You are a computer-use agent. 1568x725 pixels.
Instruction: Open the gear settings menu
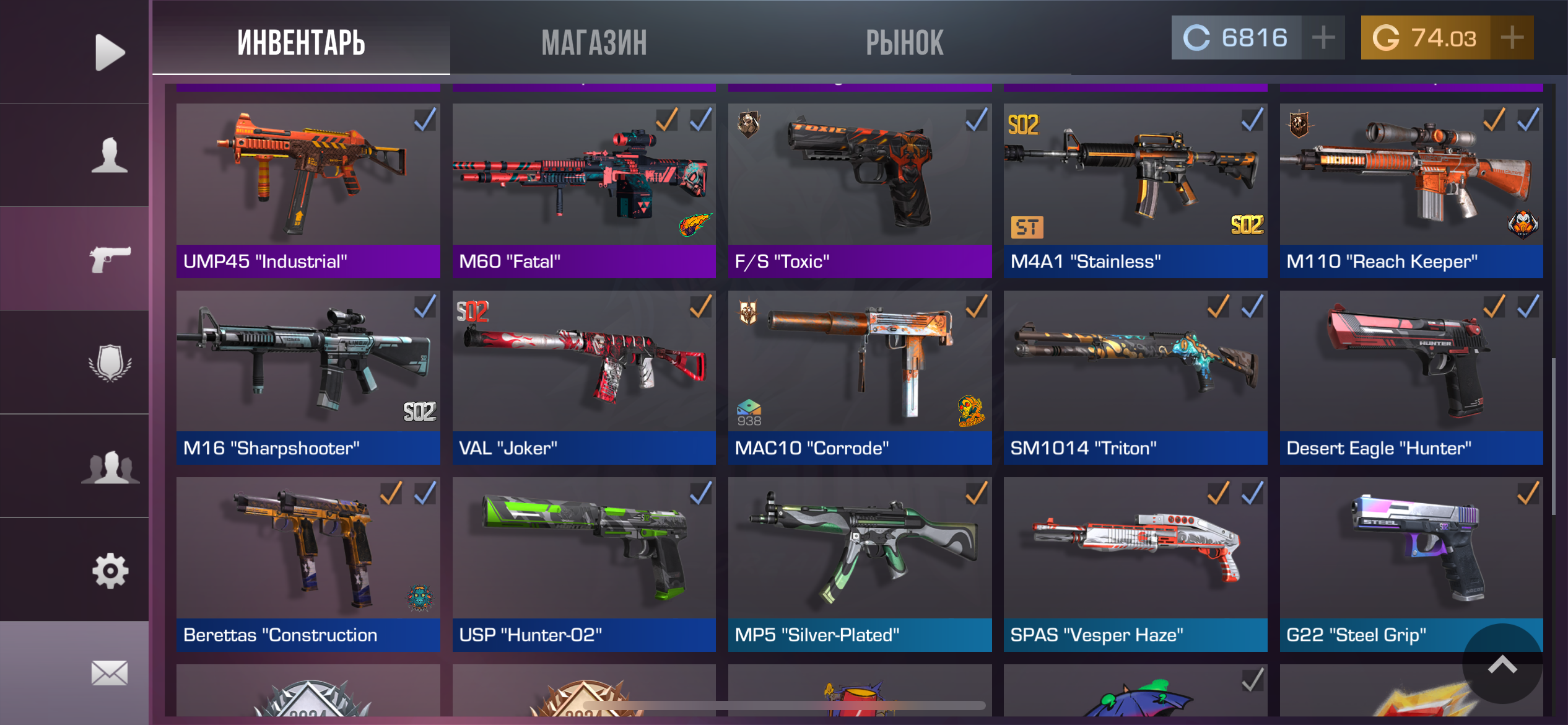tap(110, 570)
